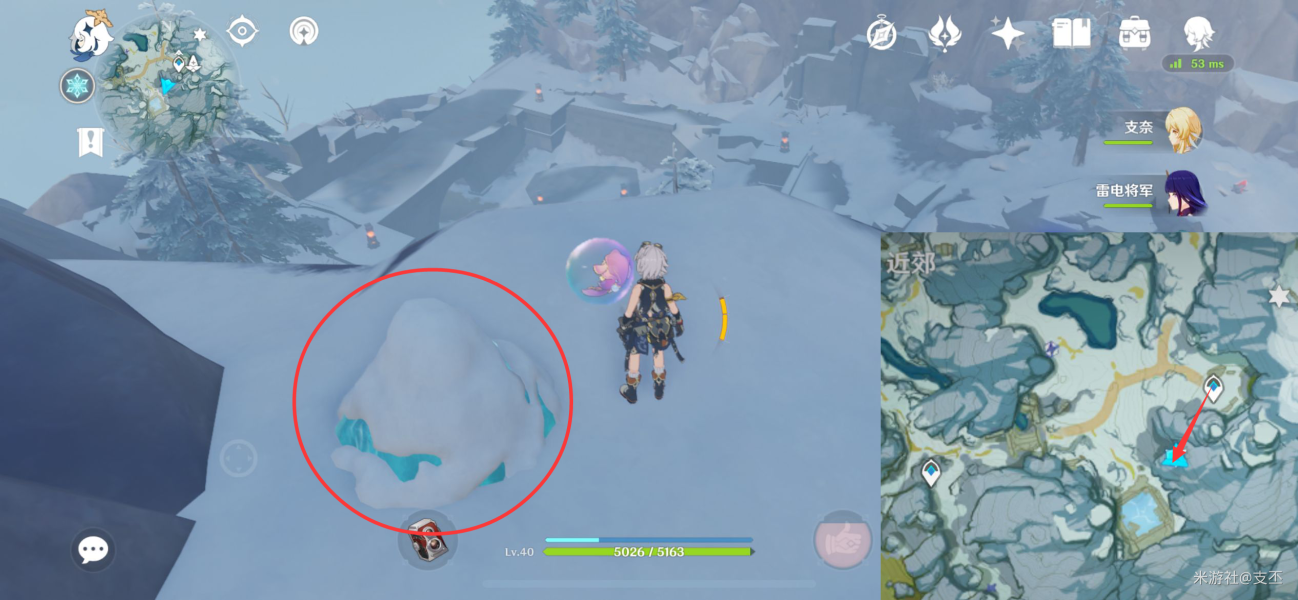Use the red camera gadget
Screen dimensions: 1298x600
pyautogui.click(x=427, y=539)
